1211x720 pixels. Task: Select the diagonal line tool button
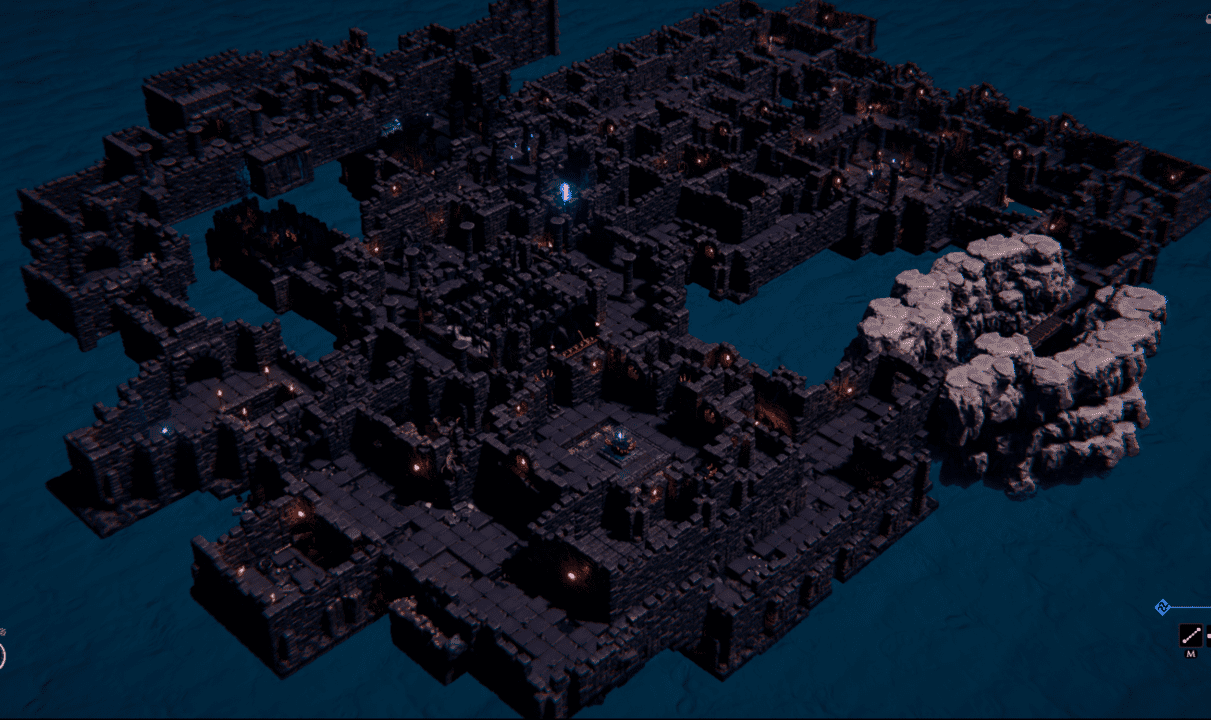pyautogui.click(x=1190, y=635)
